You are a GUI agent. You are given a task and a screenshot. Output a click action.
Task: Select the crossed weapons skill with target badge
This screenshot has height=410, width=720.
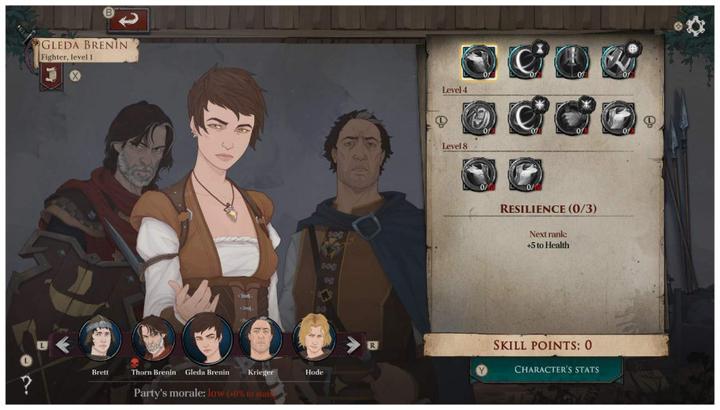click(x=619, y=63)
